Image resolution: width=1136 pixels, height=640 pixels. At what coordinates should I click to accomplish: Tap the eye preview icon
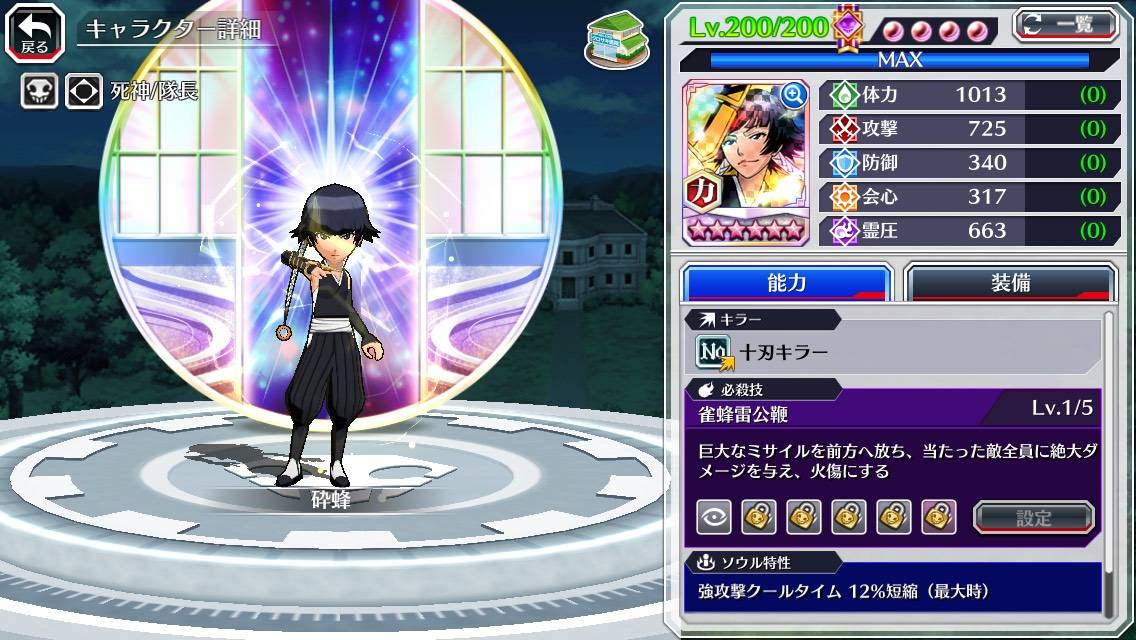tap(713, 517)
